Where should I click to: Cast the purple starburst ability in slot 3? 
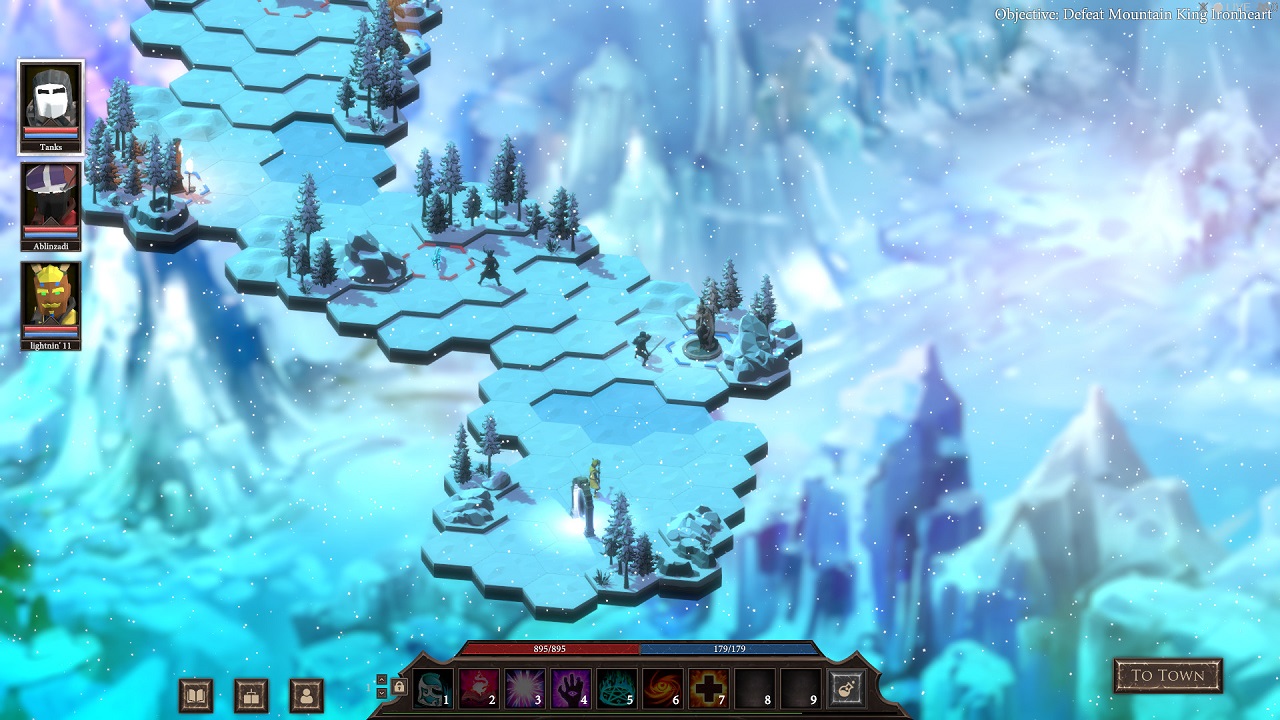[x=523, y=688]
